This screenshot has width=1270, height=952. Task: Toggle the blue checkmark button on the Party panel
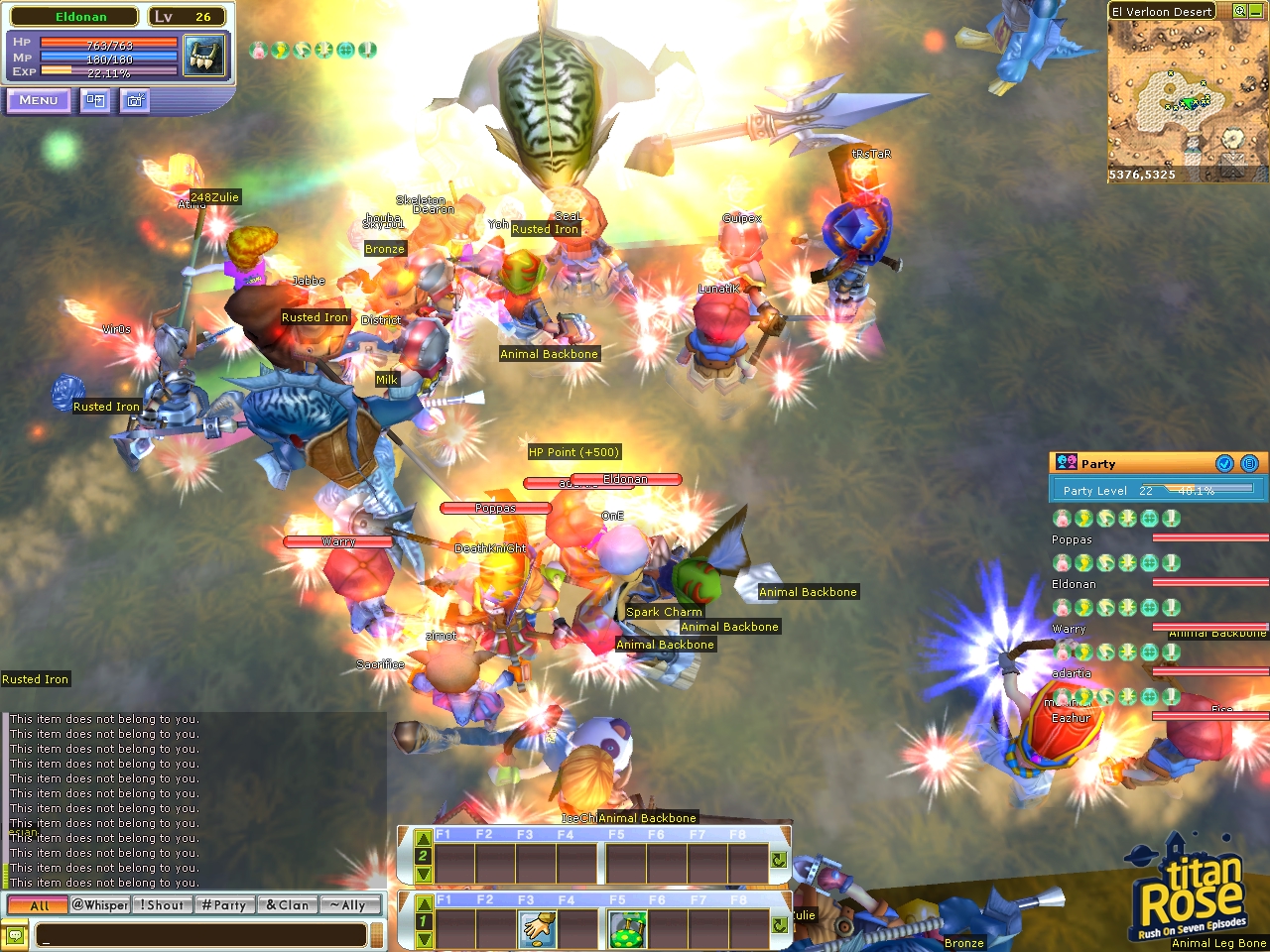click(1225, 463)
